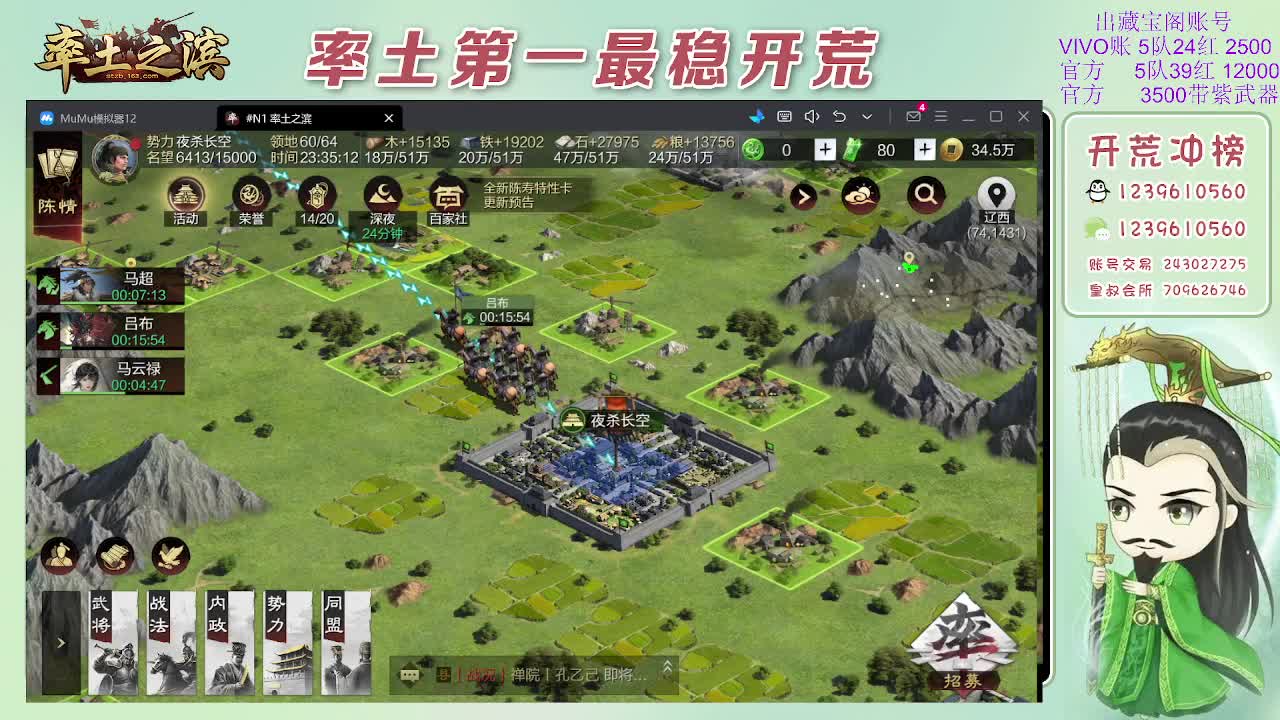Viewport: 1280px width, 720px height.
Task: Click the cloud teleport icon near search
Action: [863, 196]
